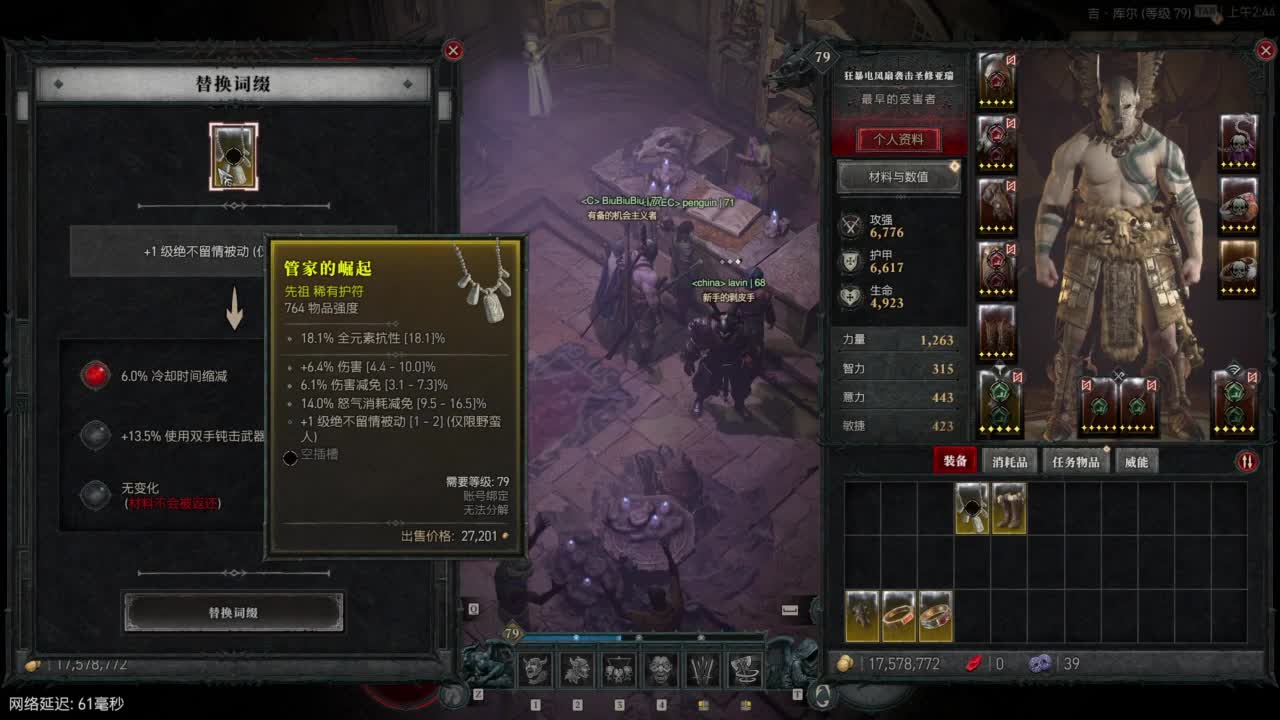
Task: Click the 替换词缀 confirm button
Action: coord(233,611)
